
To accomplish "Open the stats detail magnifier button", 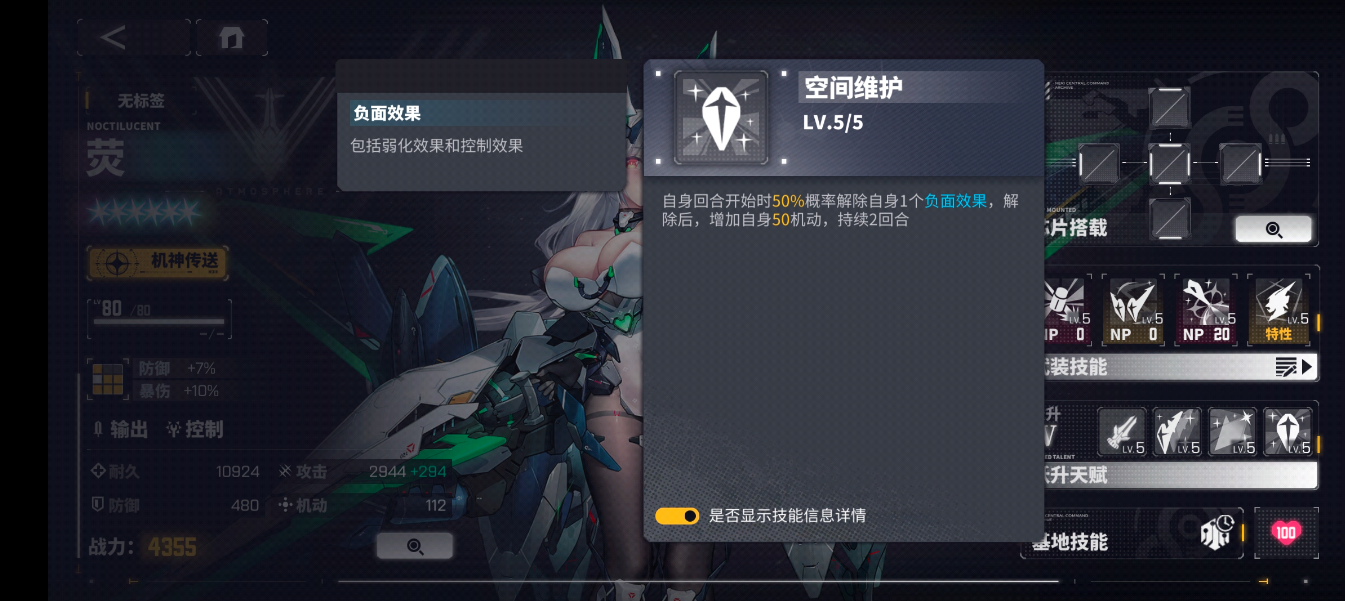I will [x=414, y=546].
